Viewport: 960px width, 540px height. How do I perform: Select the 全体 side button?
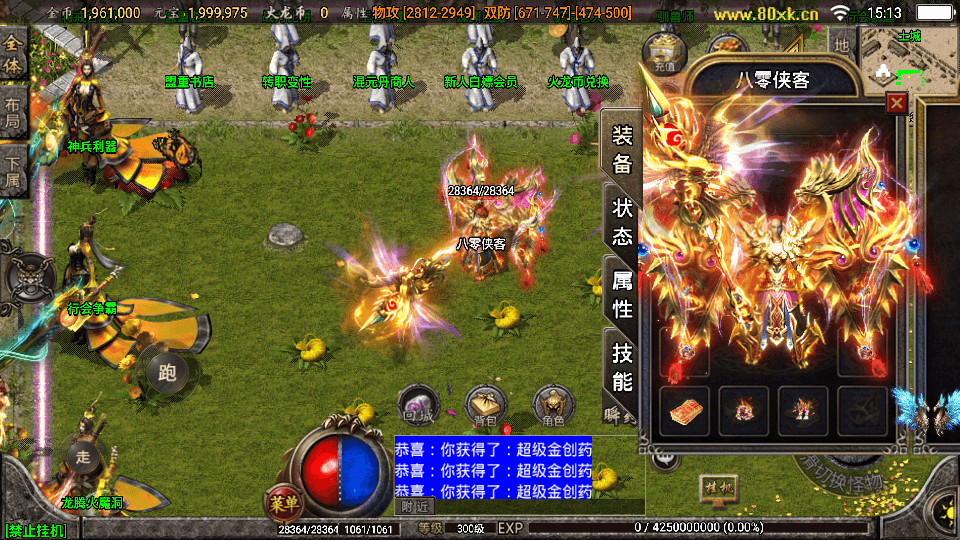click(13, 52)
